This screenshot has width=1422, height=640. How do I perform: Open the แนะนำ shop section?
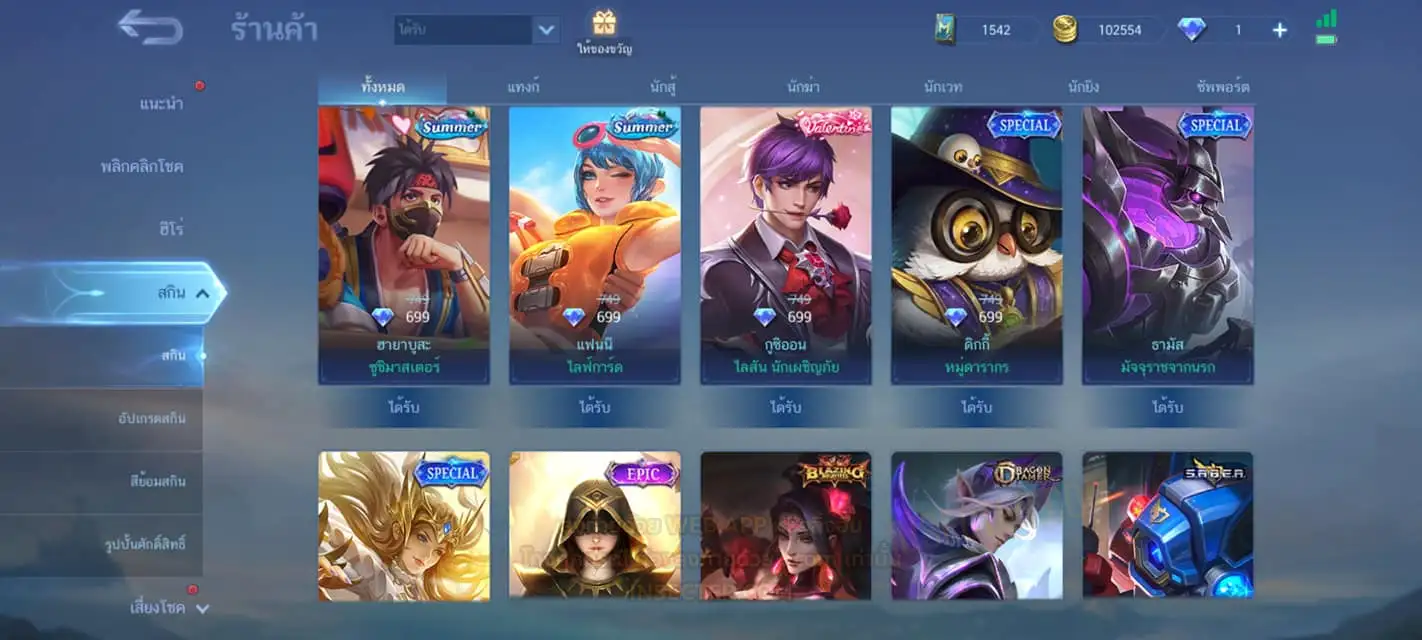pyautogui.click(x=161, y=104)
